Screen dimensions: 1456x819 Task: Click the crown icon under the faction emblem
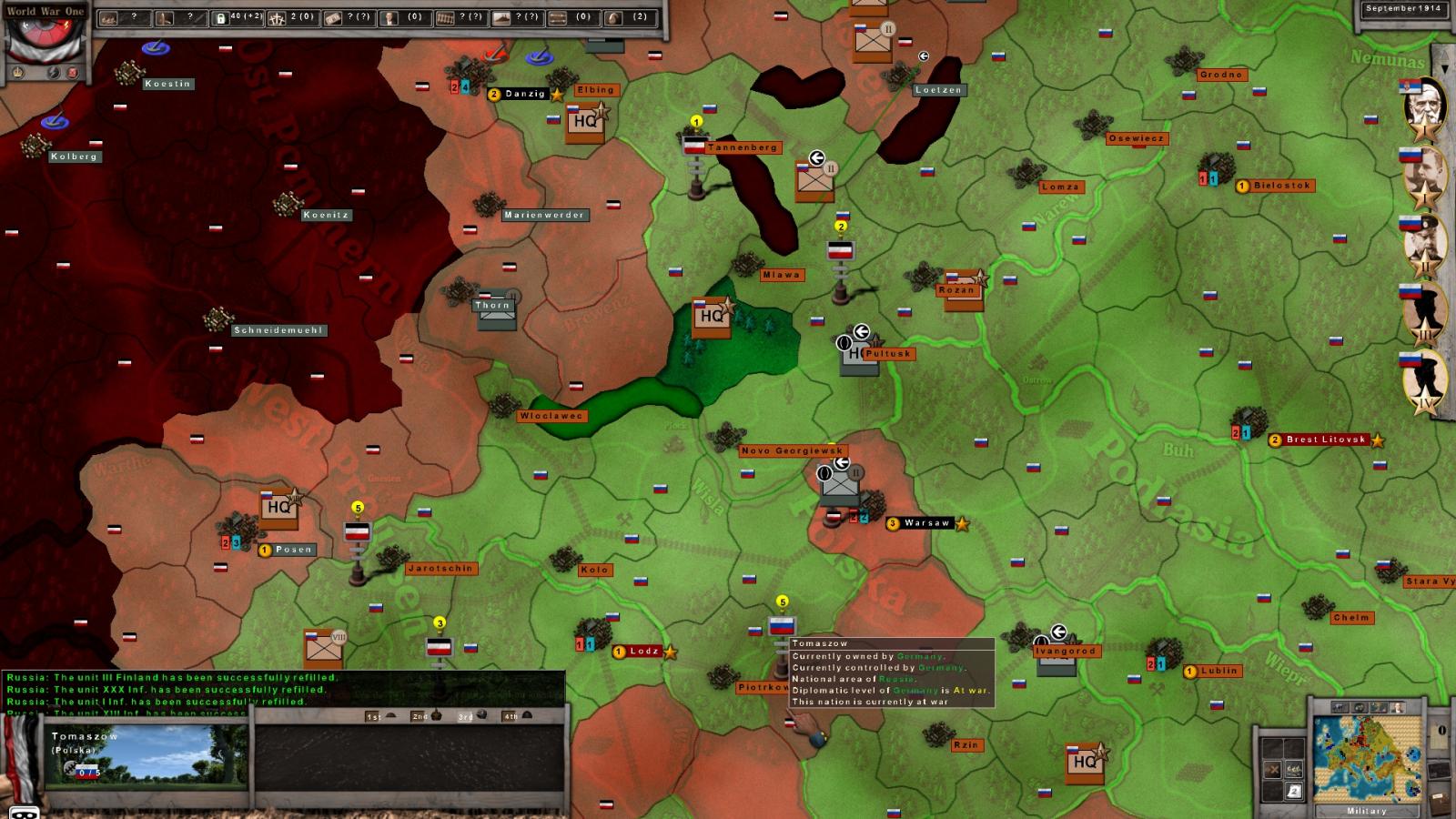[18, 72]
